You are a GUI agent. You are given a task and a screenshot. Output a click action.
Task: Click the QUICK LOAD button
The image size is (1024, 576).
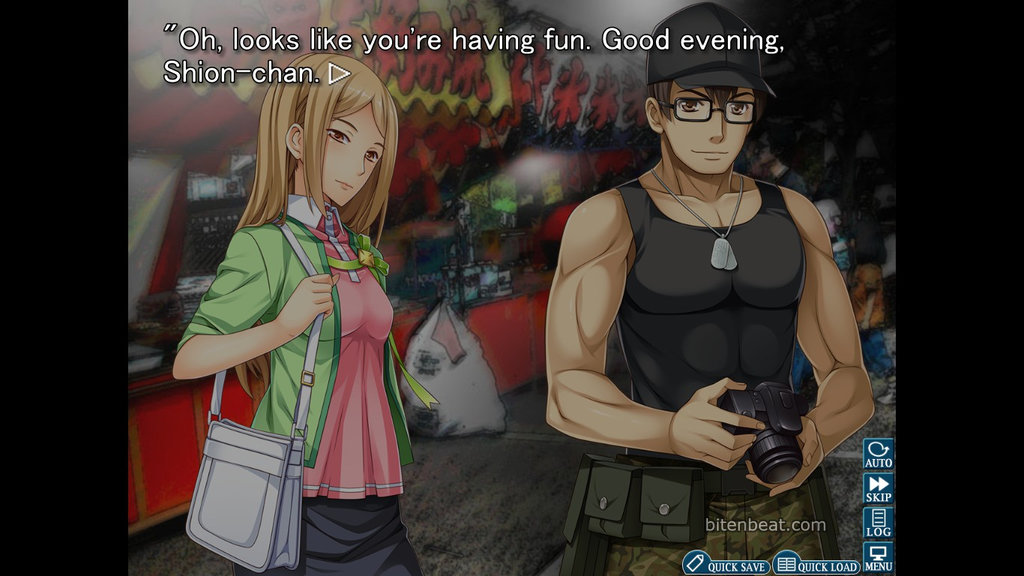coord(816,565)
